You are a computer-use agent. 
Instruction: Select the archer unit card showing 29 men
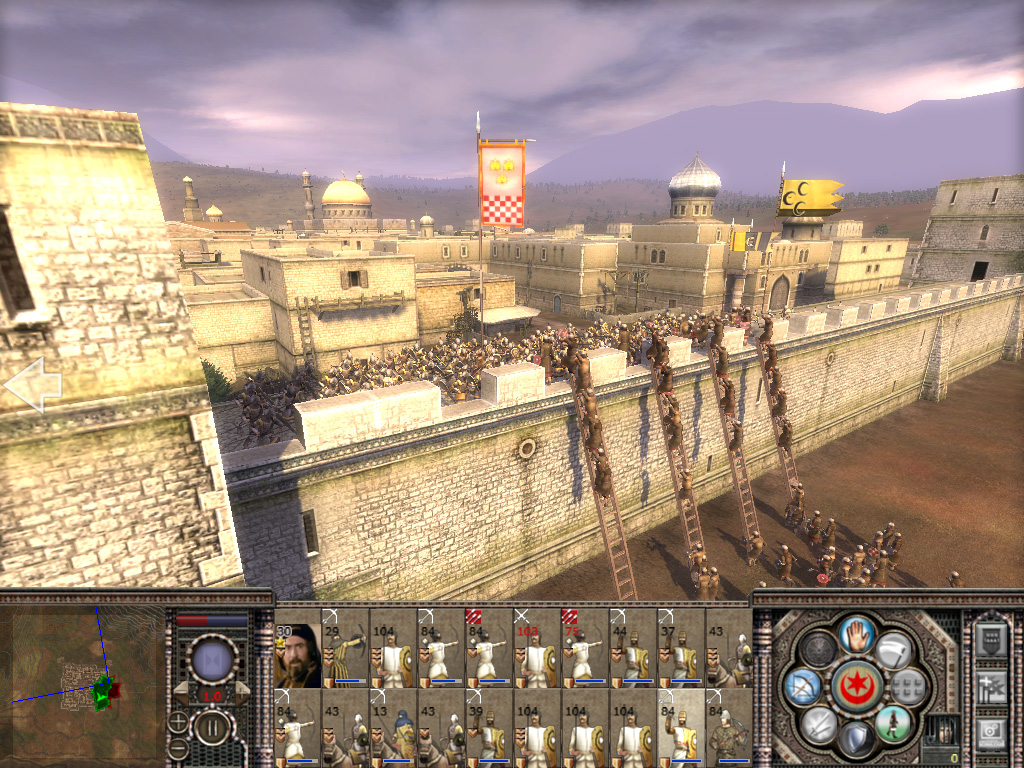[345, 657]
